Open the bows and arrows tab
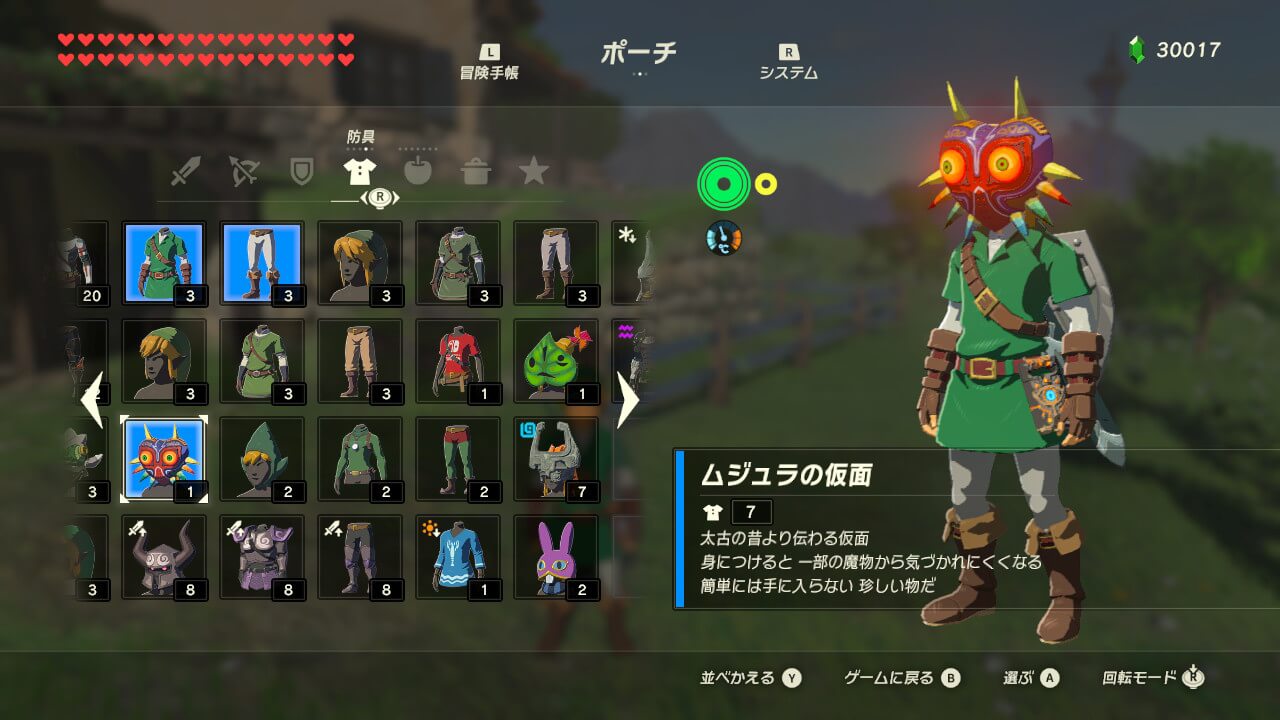1280x720 pixels. coord(243,171)
